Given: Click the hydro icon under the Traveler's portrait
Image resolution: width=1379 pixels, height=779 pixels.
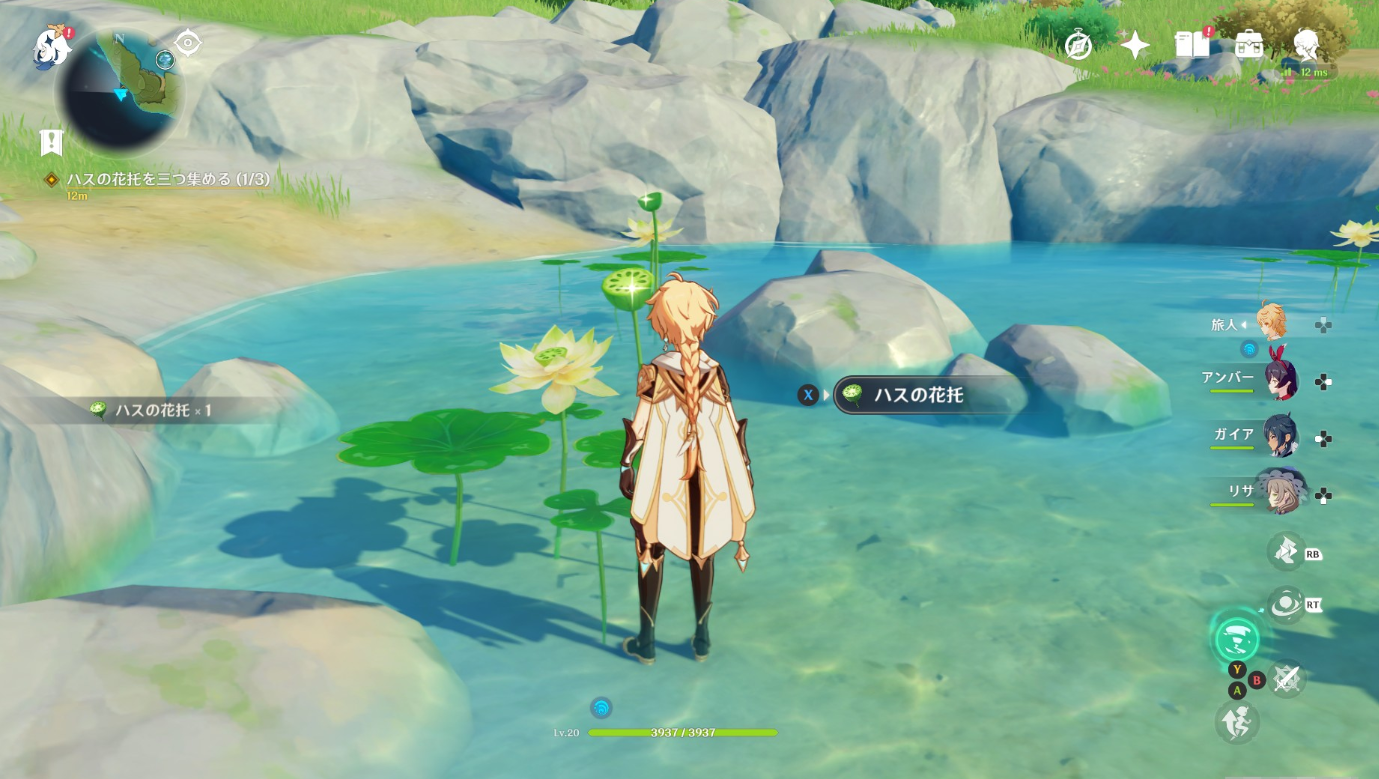Looking at the screenshot, I should click(x=1248, y=349).
